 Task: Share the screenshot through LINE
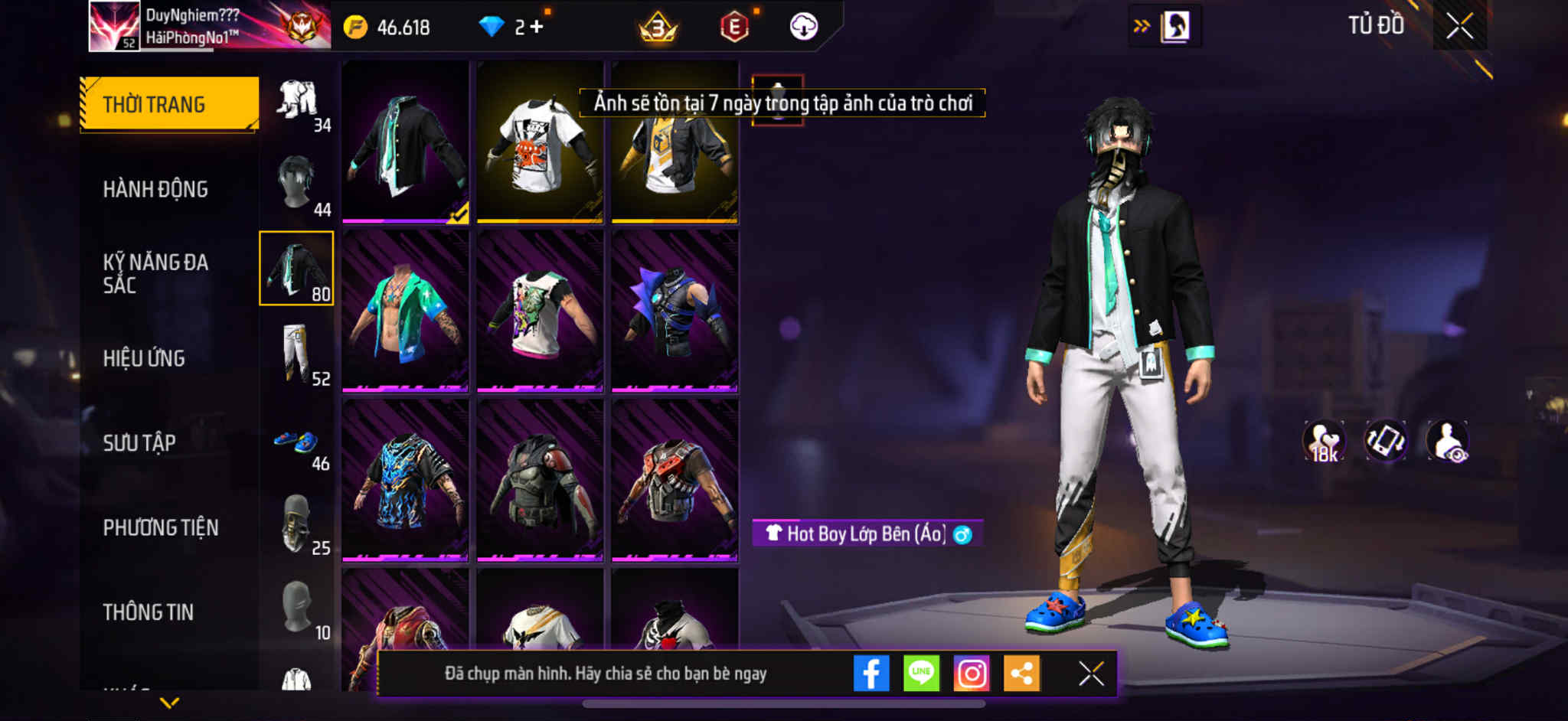[x=921, y=674]
